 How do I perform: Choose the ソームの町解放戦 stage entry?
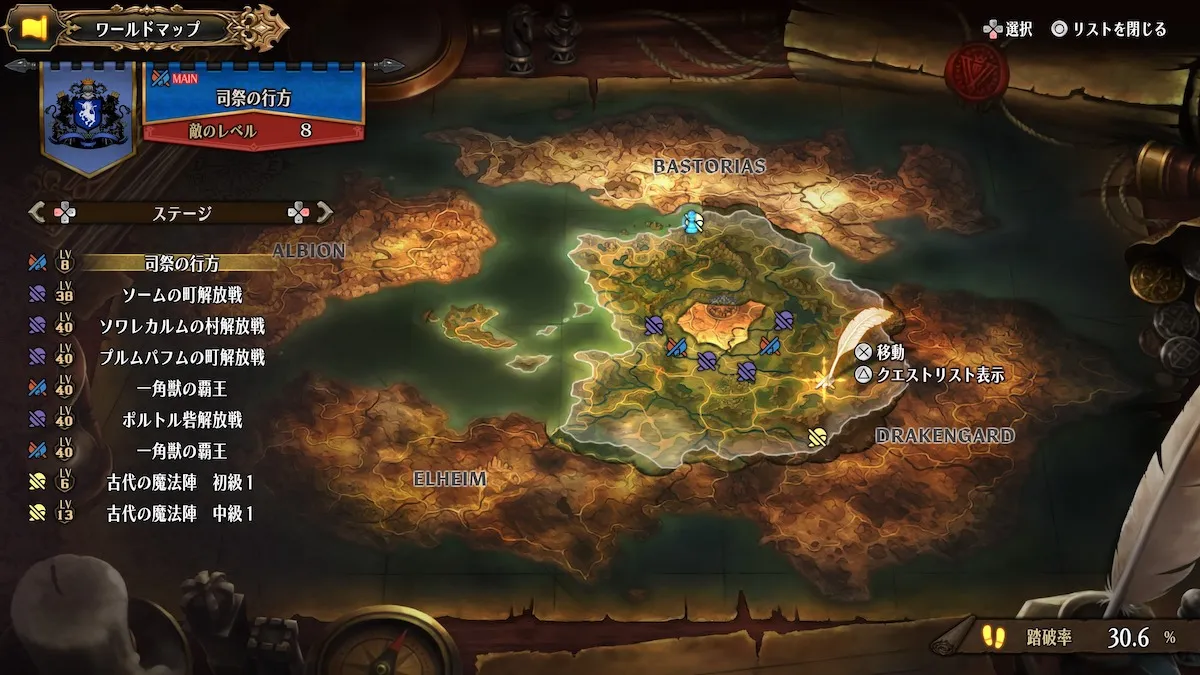click(x=182, y=295)
